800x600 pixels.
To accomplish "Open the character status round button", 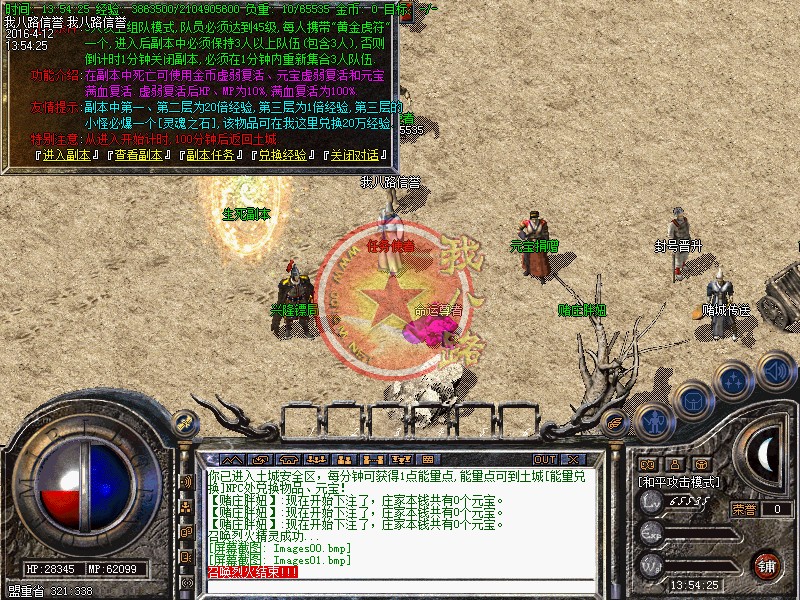I will [x=653, y=421].
